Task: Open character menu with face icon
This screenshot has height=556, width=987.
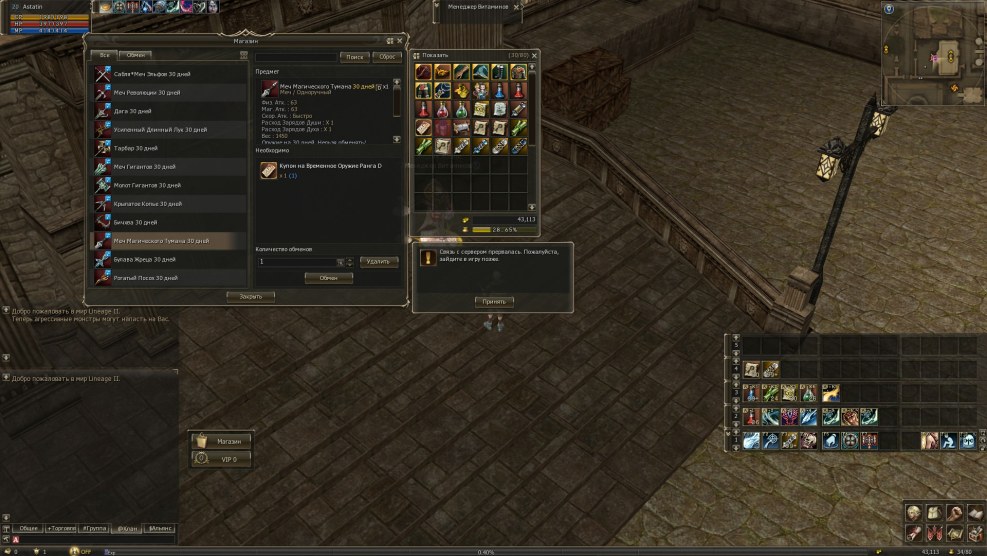Action: click(x=914, y=512)
